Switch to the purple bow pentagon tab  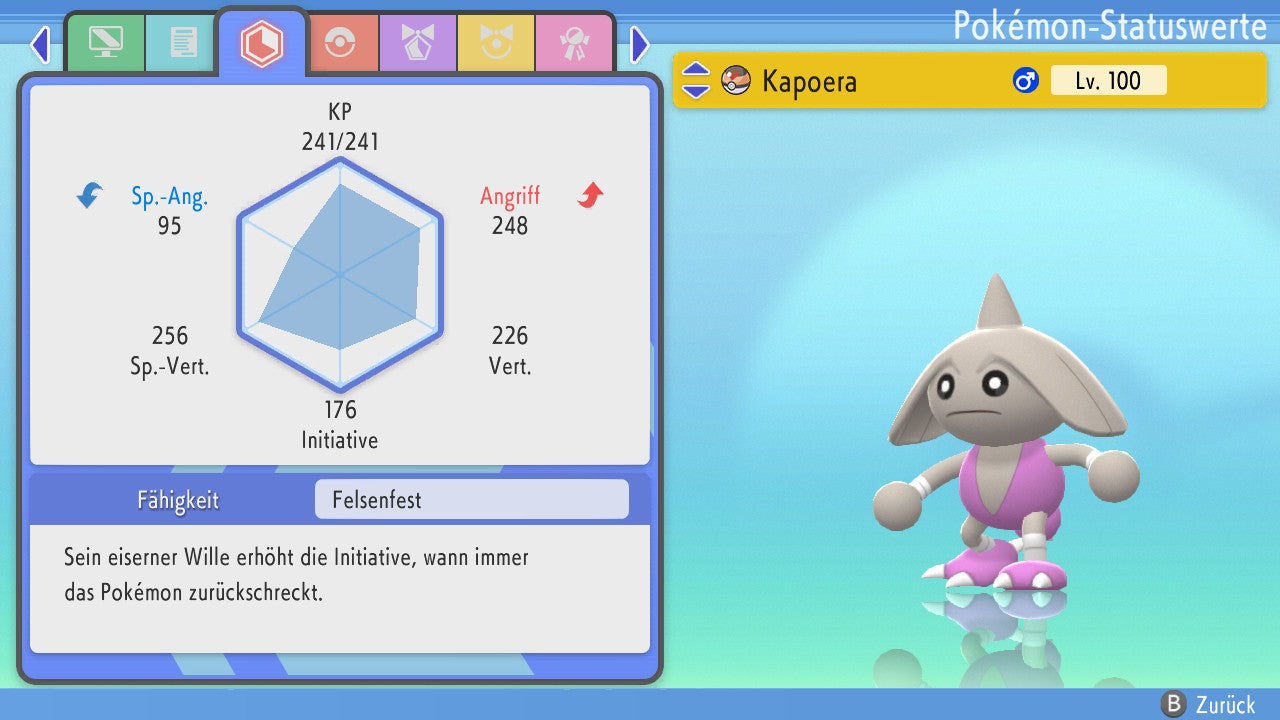[x=417, y=43]
